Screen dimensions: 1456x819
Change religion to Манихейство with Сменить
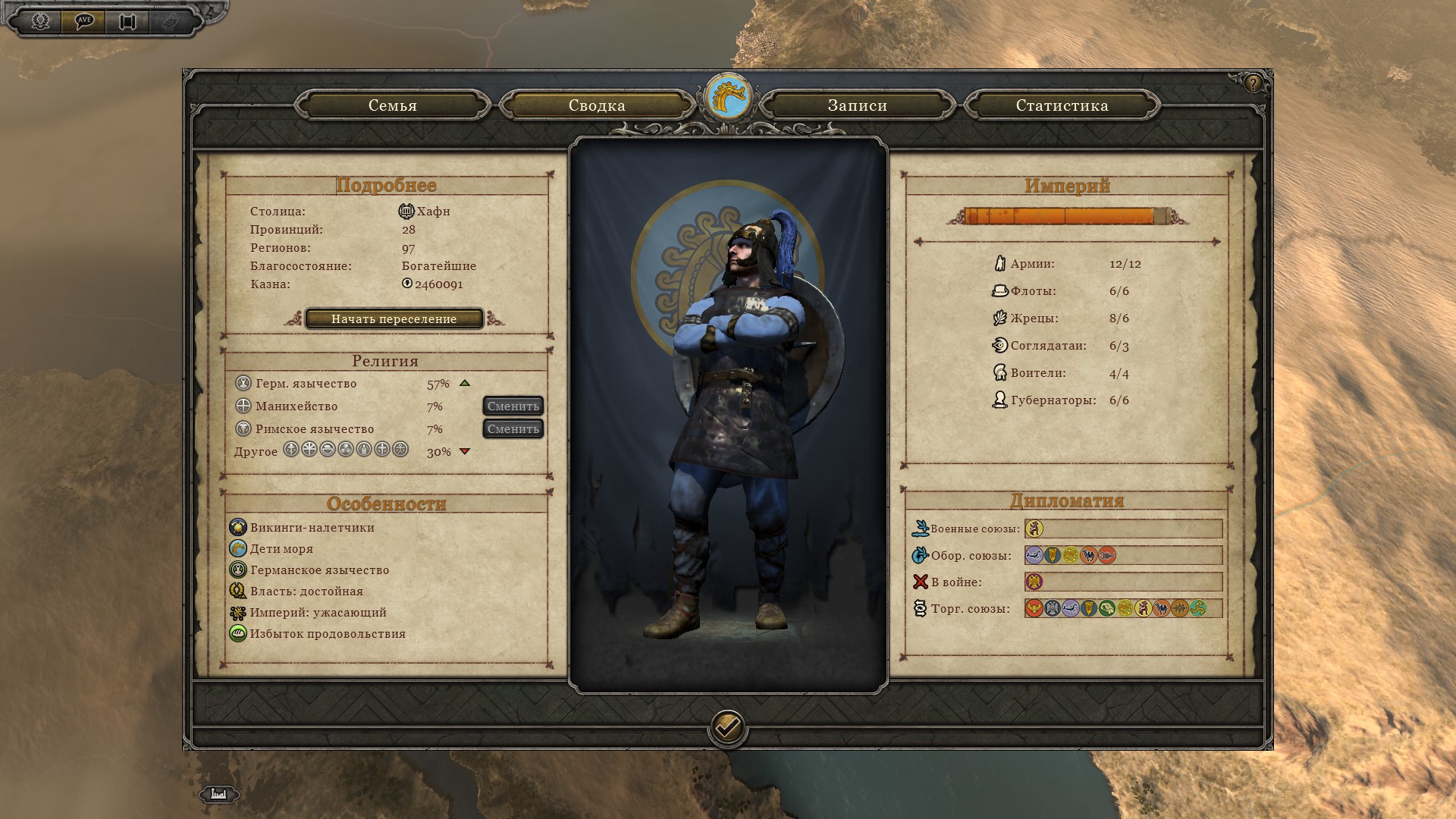[x=513, y=406]
